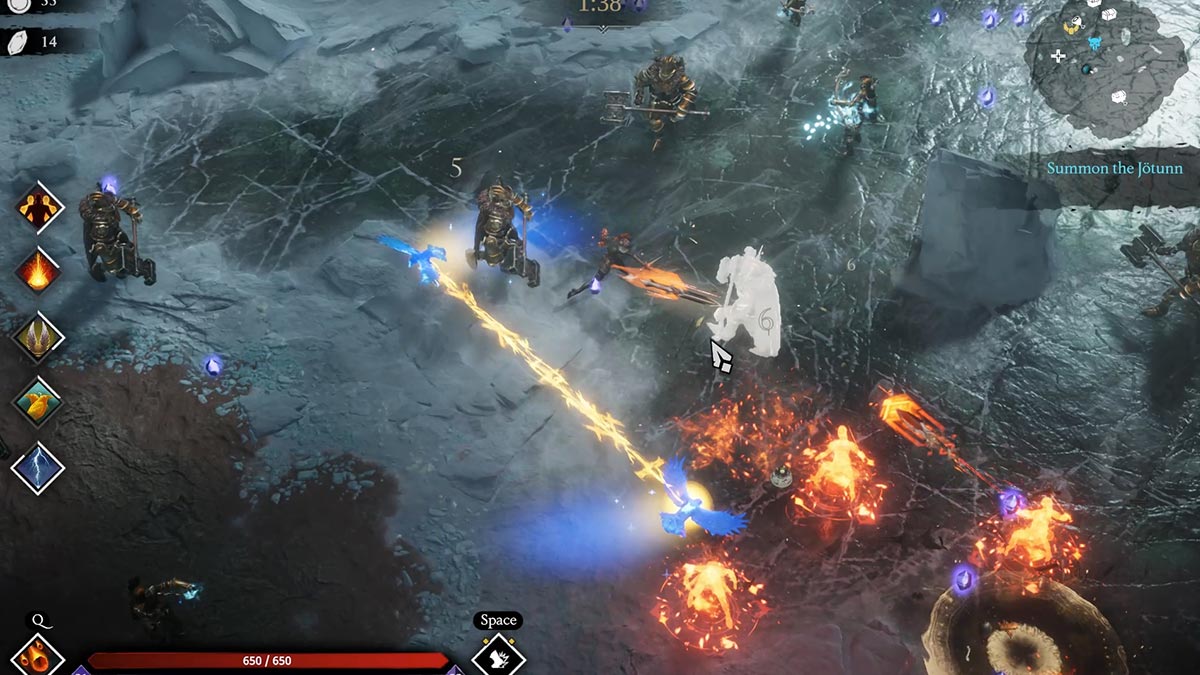Trigger the dash ability icon
The image size is (1200, 675).
(x=498, y=658)
